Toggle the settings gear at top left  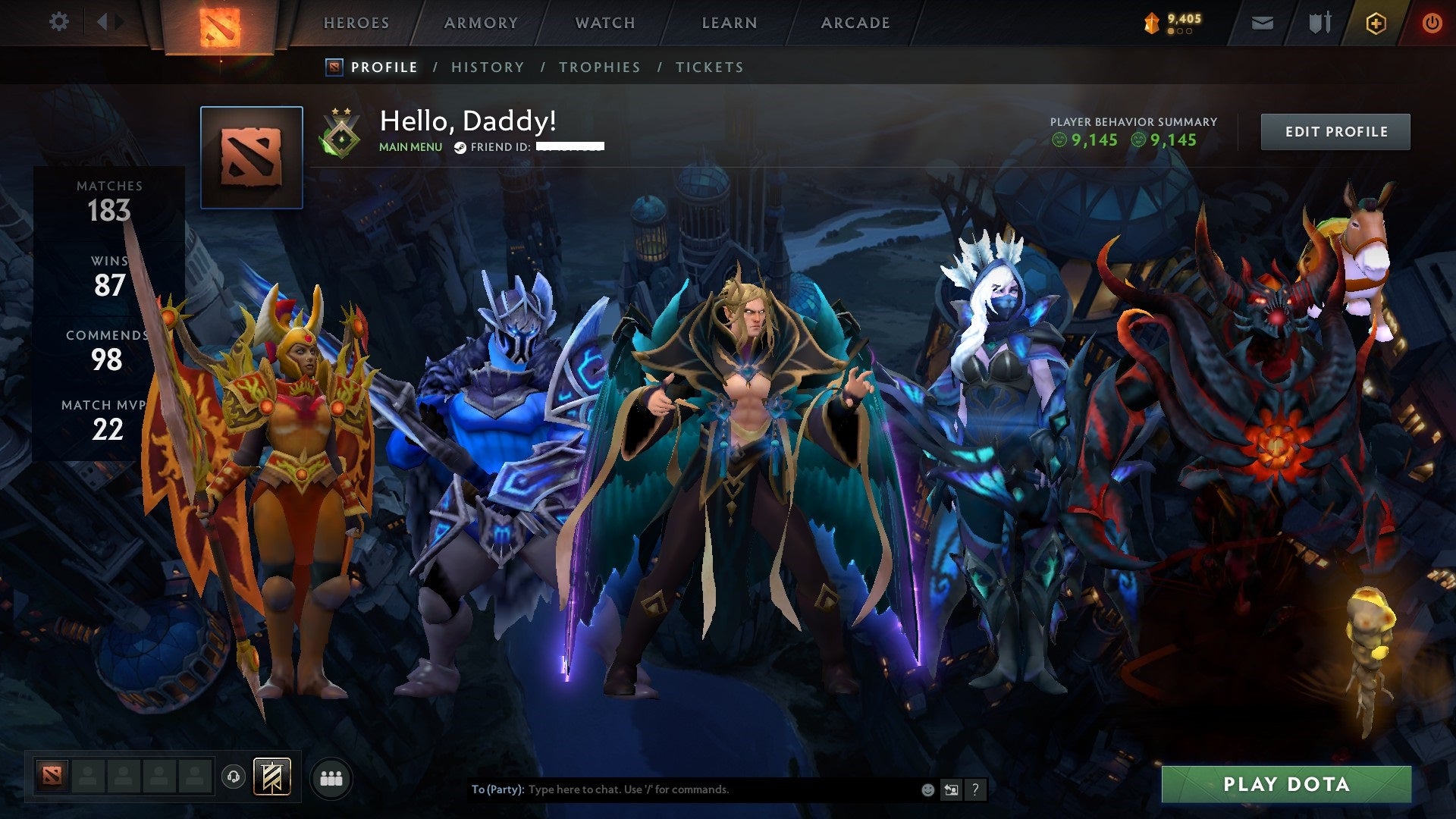59,22
